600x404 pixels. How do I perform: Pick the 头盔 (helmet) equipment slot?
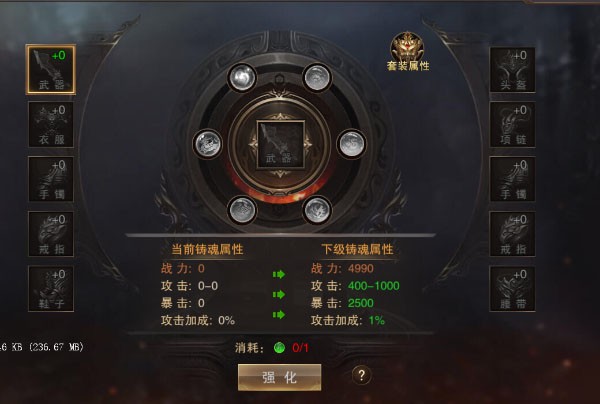(512, 70)
